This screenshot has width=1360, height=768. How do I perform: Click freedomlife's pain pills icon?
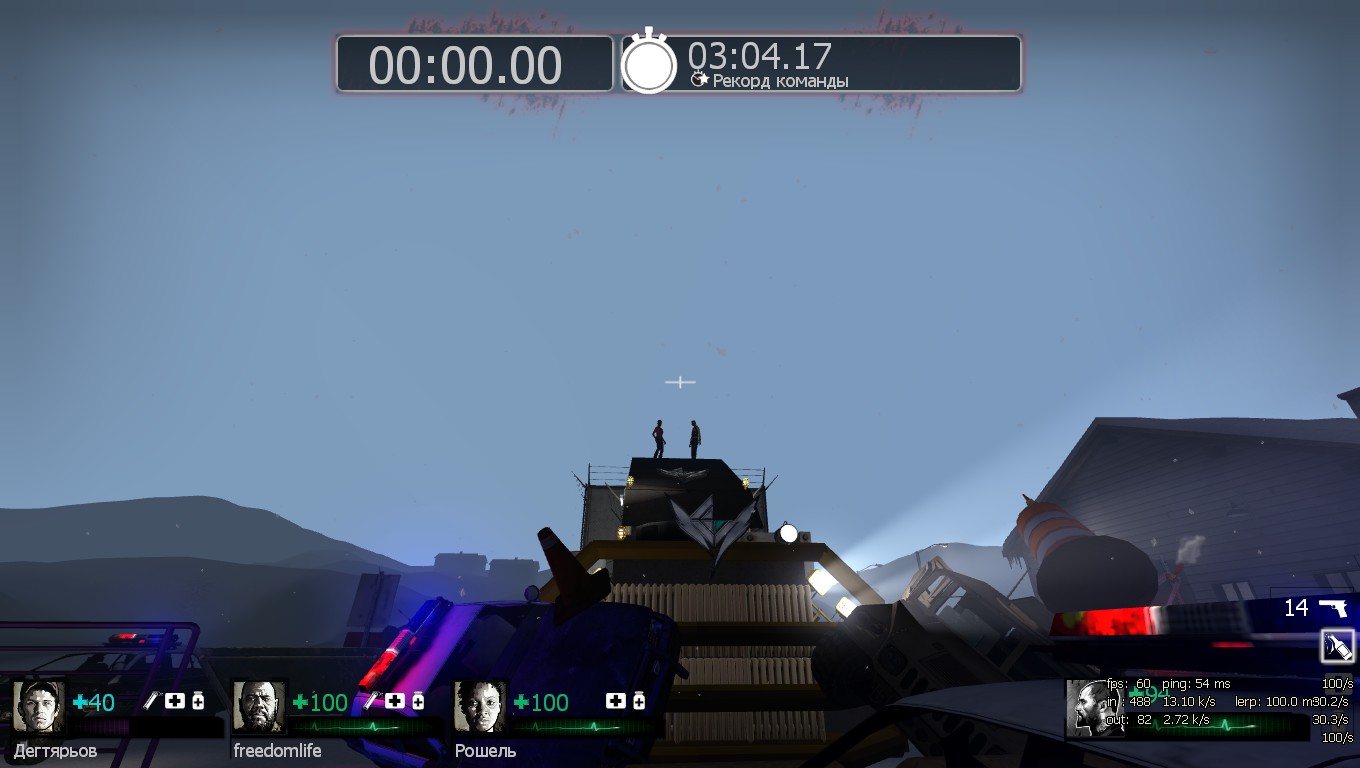pyautogui.click(x=418, y=701)
